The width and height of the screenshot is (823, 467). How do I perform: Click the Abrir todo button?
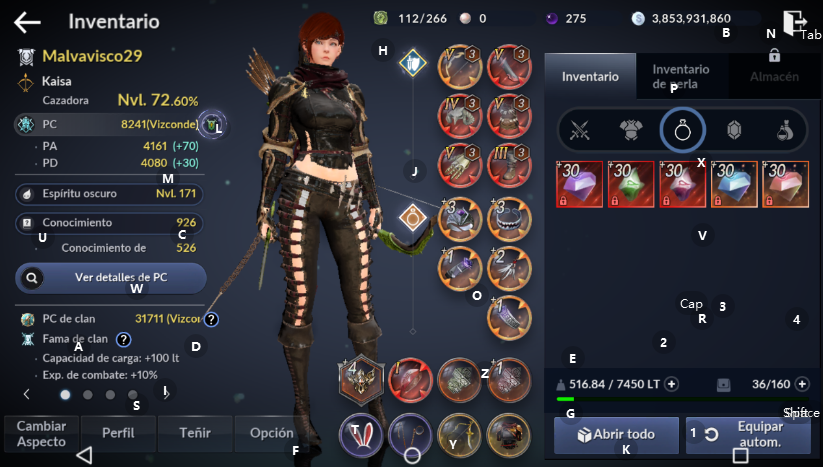click(615, 435)
